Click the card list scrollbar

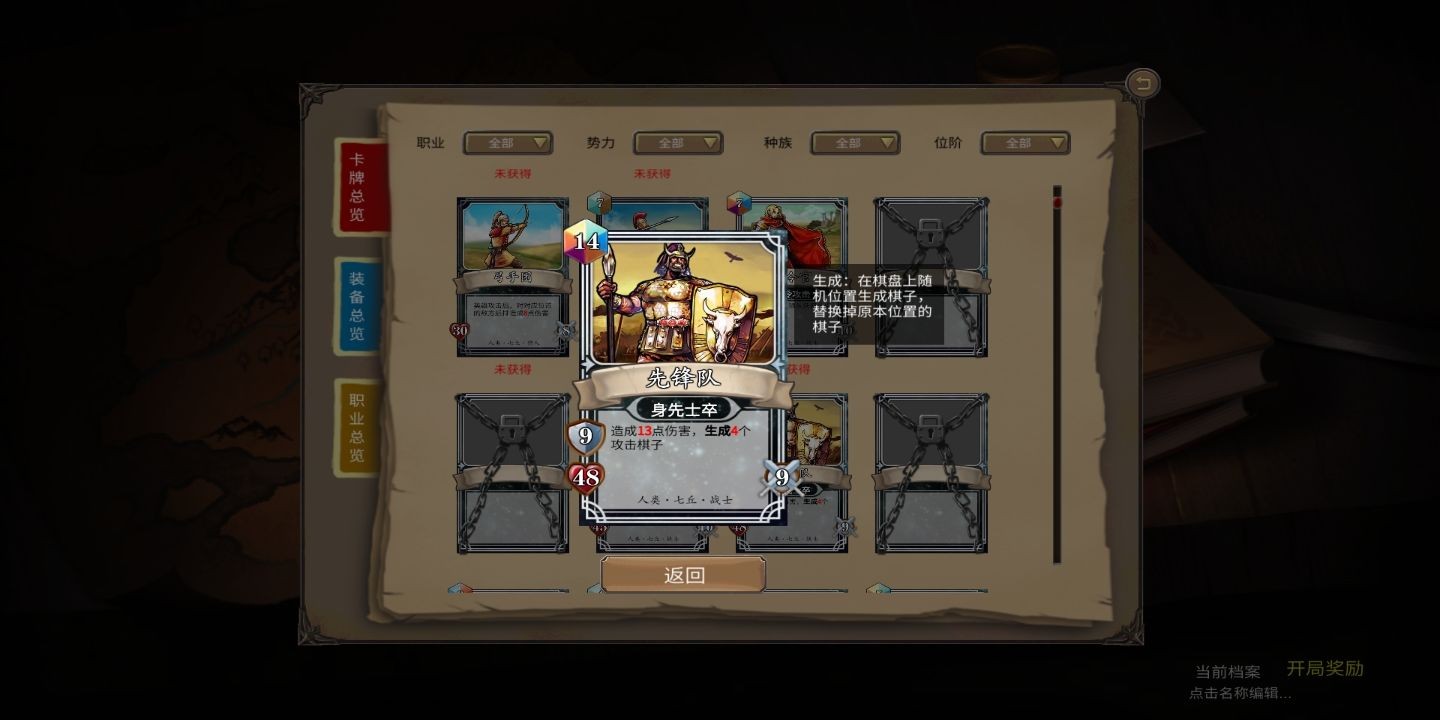click(1056, 375)
